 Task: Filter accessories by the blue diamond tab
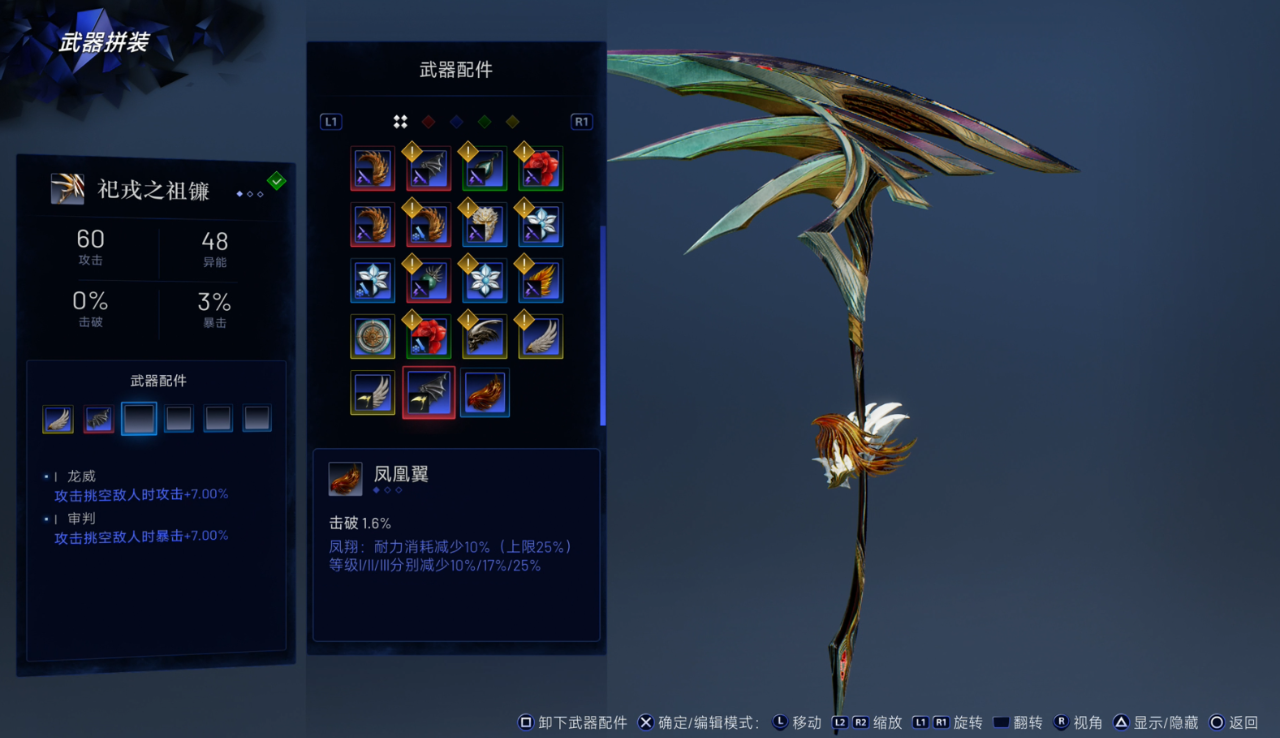[x=456, y=122]
